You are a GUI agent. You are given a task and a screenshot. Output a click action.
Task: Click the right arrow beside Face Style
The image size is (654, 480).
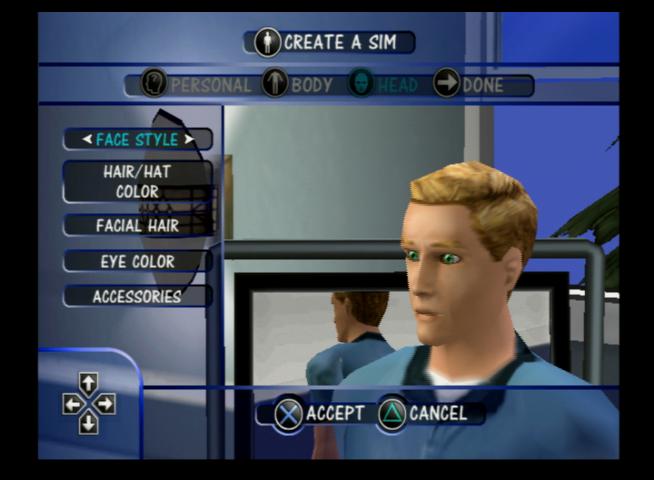(188, 140)
